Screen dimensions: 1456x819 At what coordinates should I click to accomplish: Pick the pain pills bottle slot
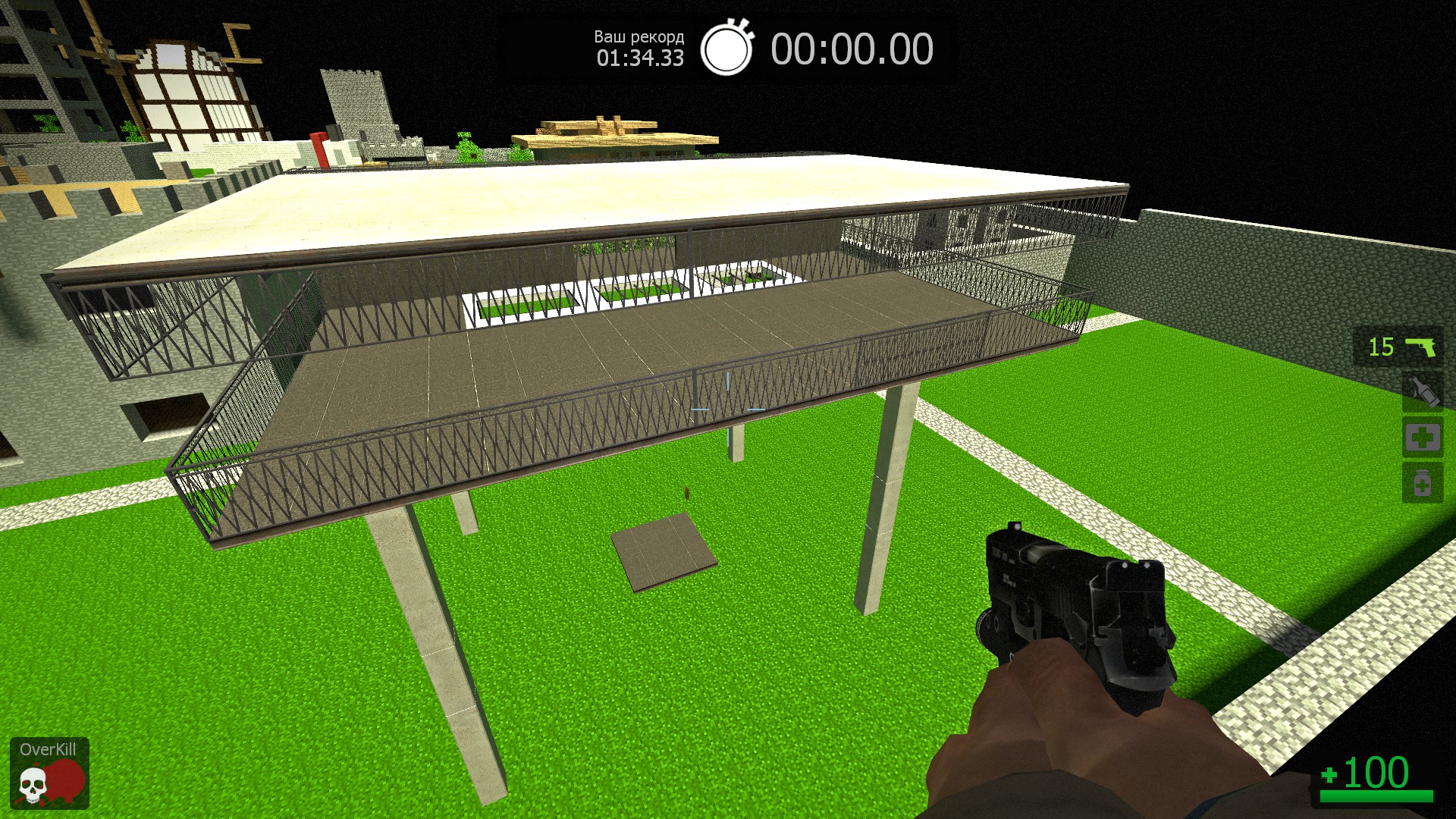1422,483
